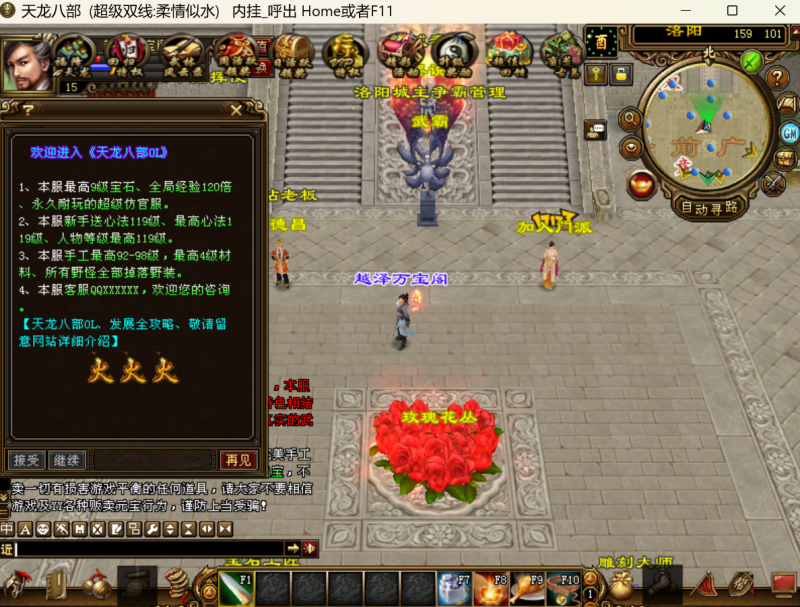Choose 继续 to continue the dialogue
Viewport: 800px width, 607px height.
(x=65, y=460)
